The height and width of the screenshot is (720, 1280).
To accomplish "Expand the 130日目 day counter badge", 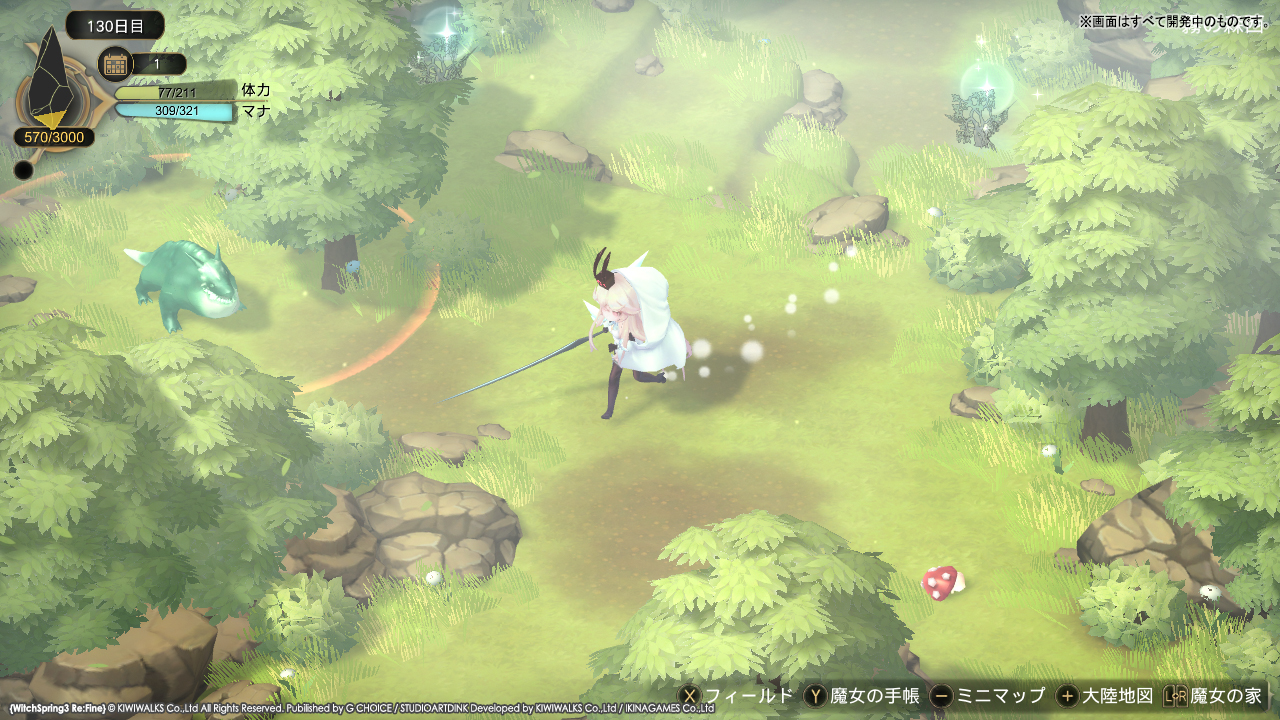I will click(x=113, y=26).
